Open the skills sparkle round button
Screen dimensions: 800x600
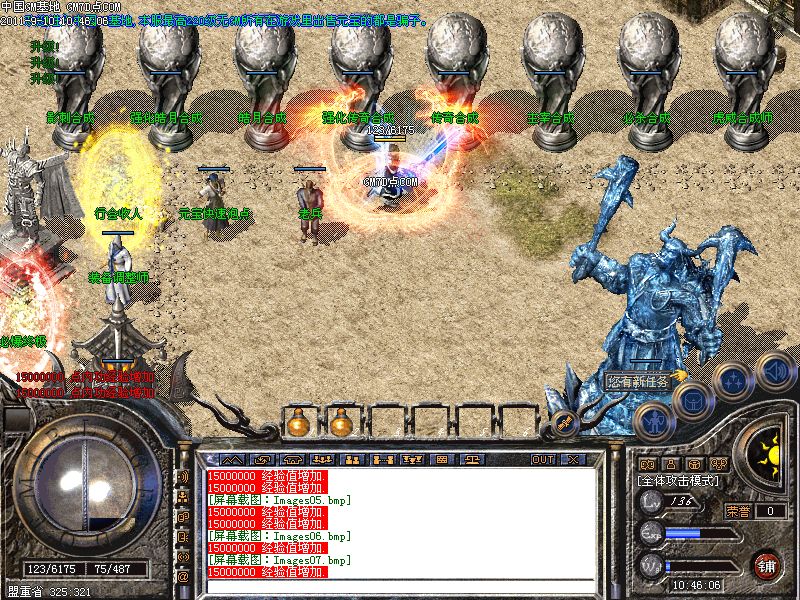click(x=735, y=380)
